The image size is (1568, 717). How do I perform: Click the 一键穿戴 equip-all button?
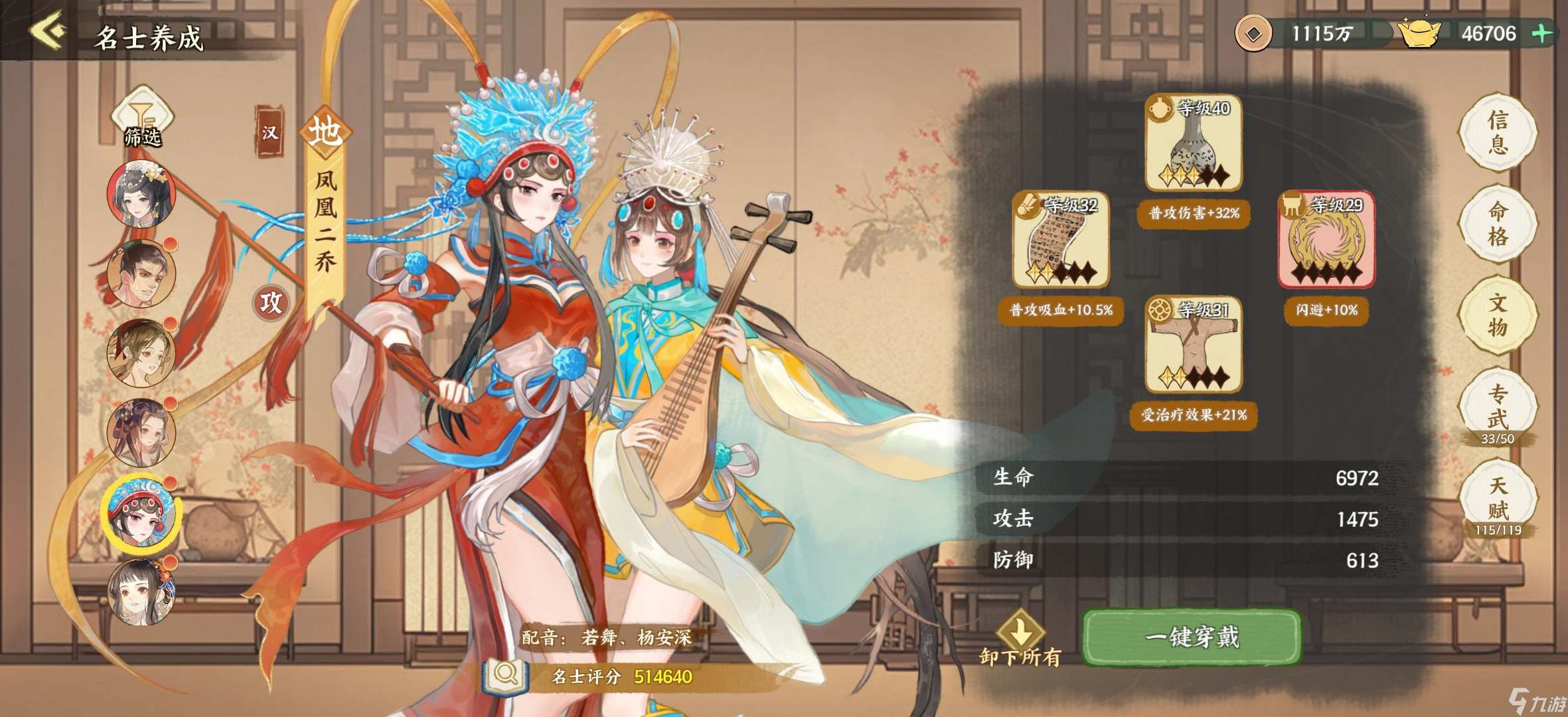pyautogui.click(x=1191, y=636)
